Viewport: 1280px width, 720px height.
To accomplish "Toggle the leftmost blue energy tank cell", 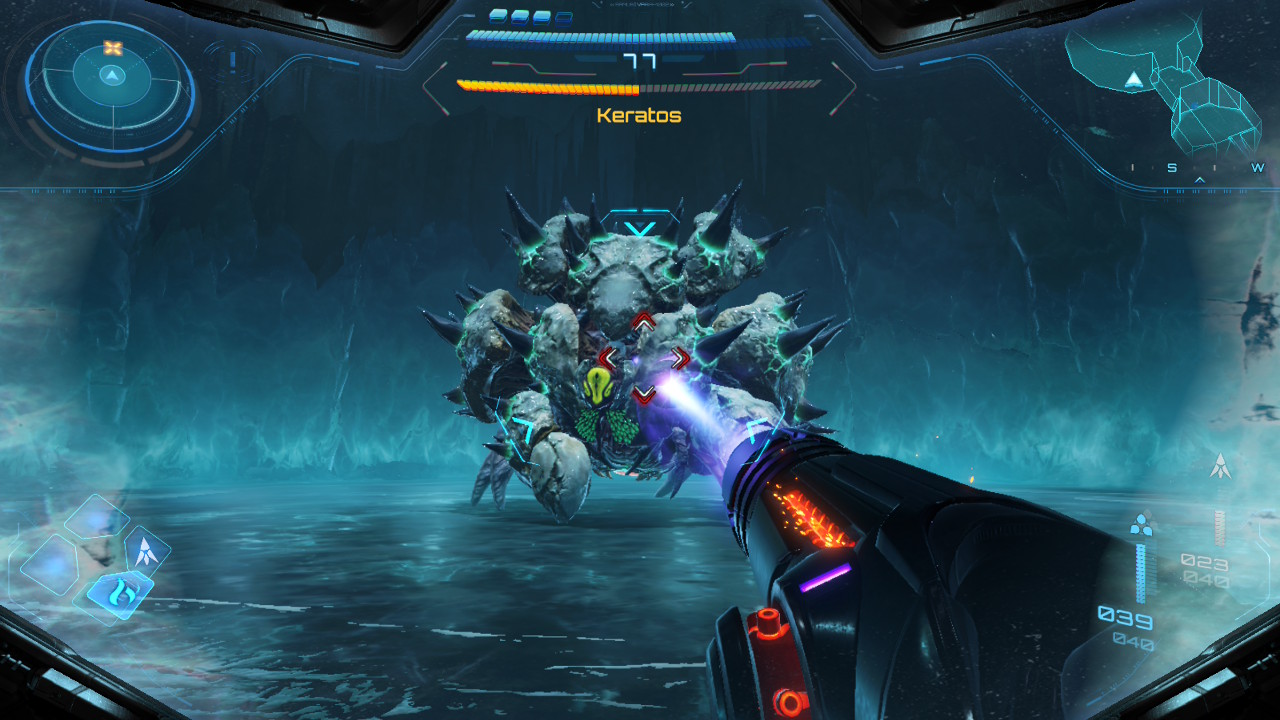I will (498, 18).
